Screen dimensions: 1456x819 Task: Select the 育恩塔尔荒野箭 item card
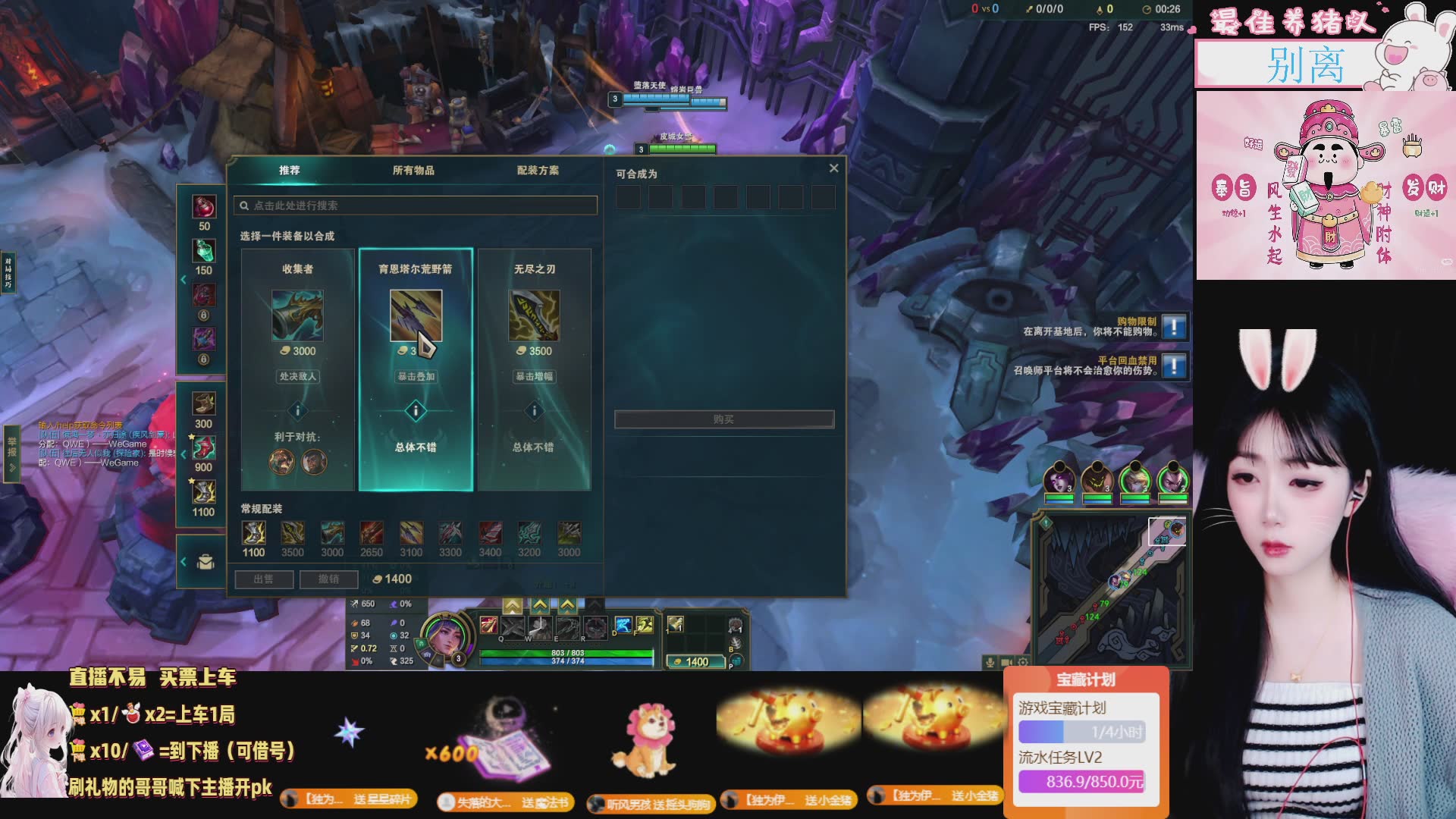416,369
